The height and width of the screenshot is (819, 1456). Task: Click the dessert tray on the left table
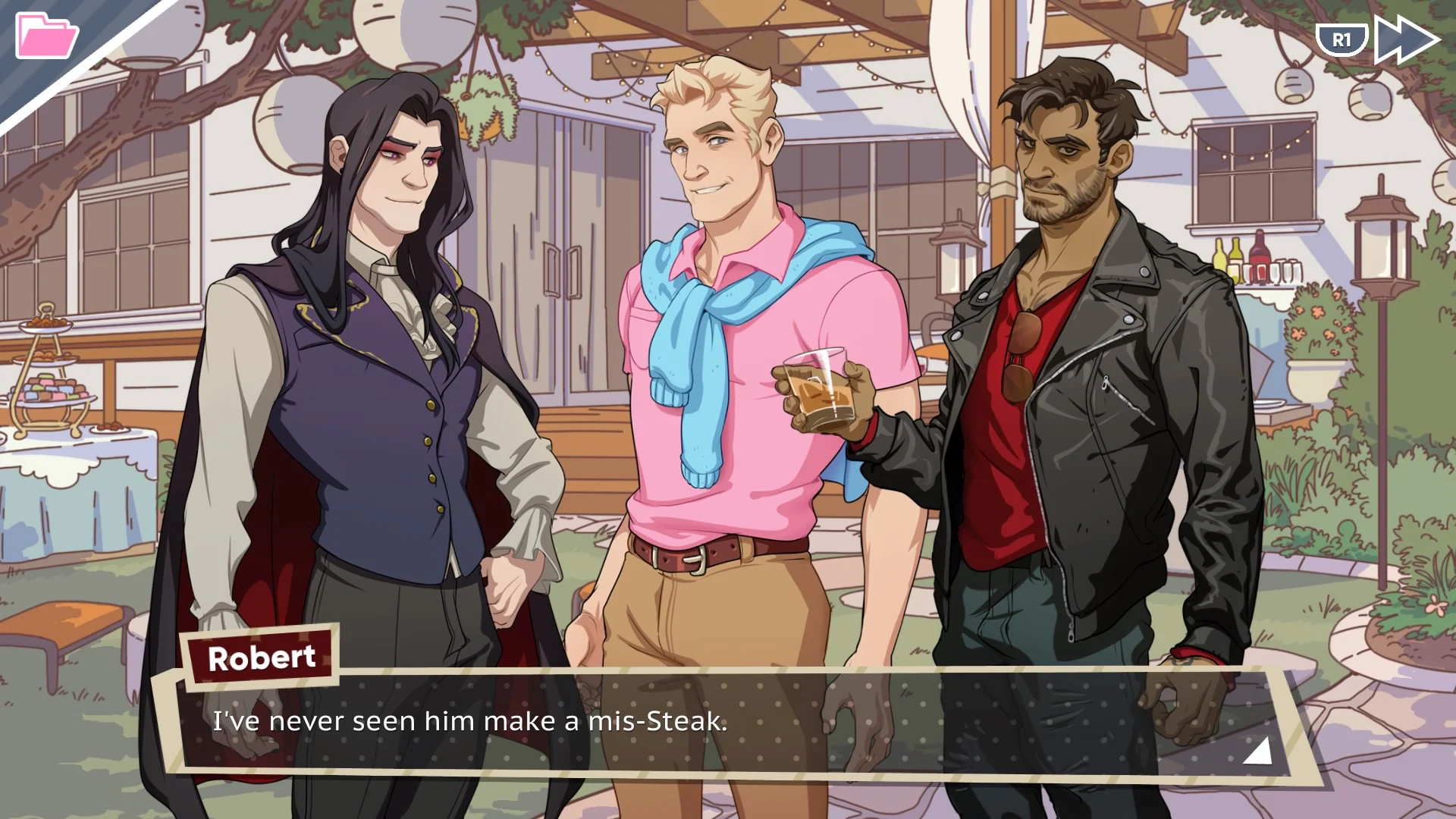coord(49,387)
